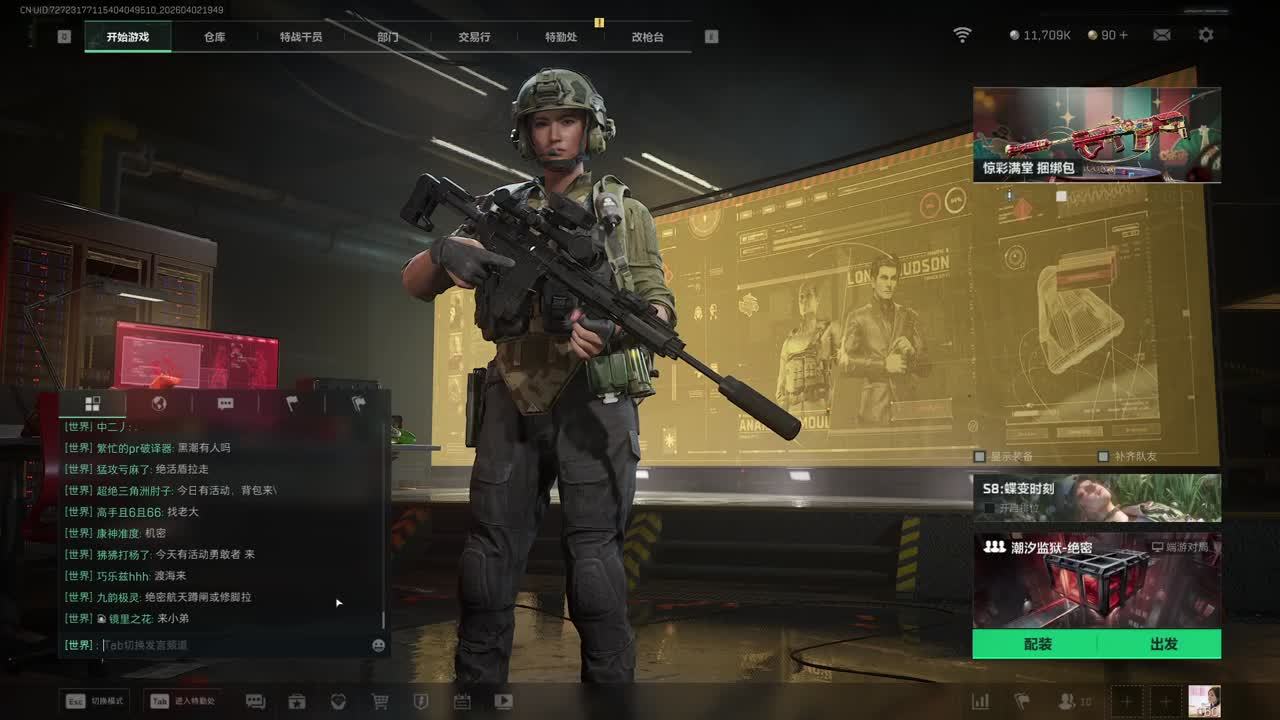Open the bar chart statistics icon
The image size is (1280, 720).
tap(980, 702)
